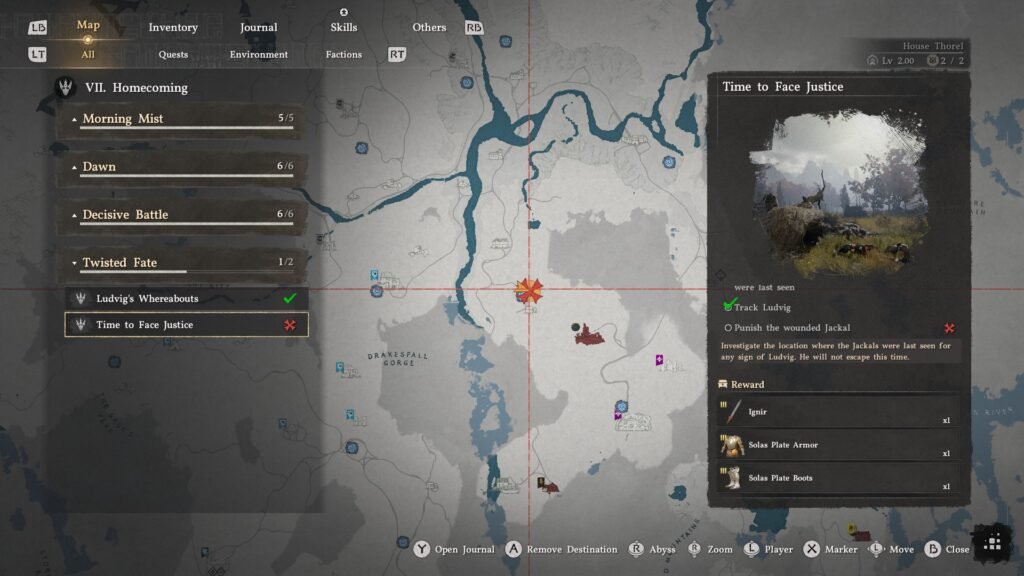Select the Others tab
This screenshot has width=1024, height=576.
pos(429,27)
